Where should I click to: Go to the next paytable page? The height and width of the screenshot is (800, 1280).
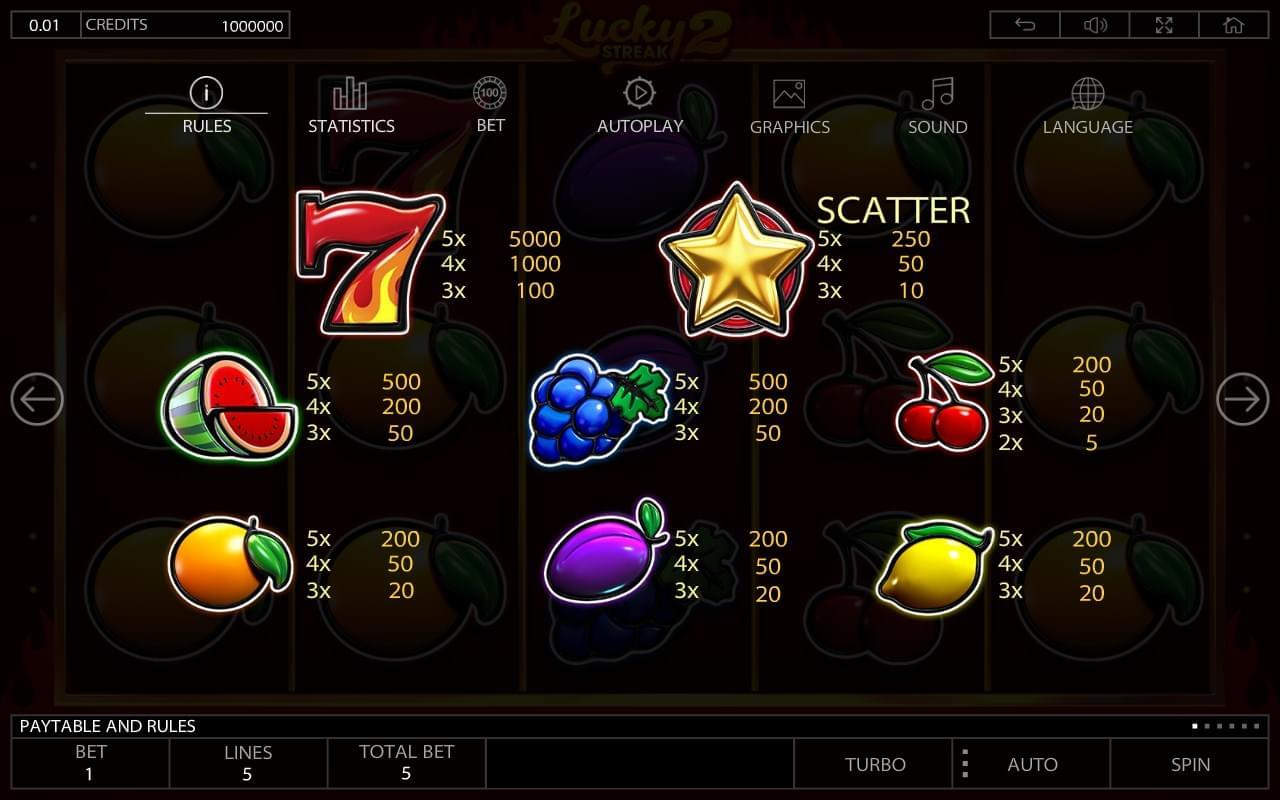click(x=1242, y=399)
